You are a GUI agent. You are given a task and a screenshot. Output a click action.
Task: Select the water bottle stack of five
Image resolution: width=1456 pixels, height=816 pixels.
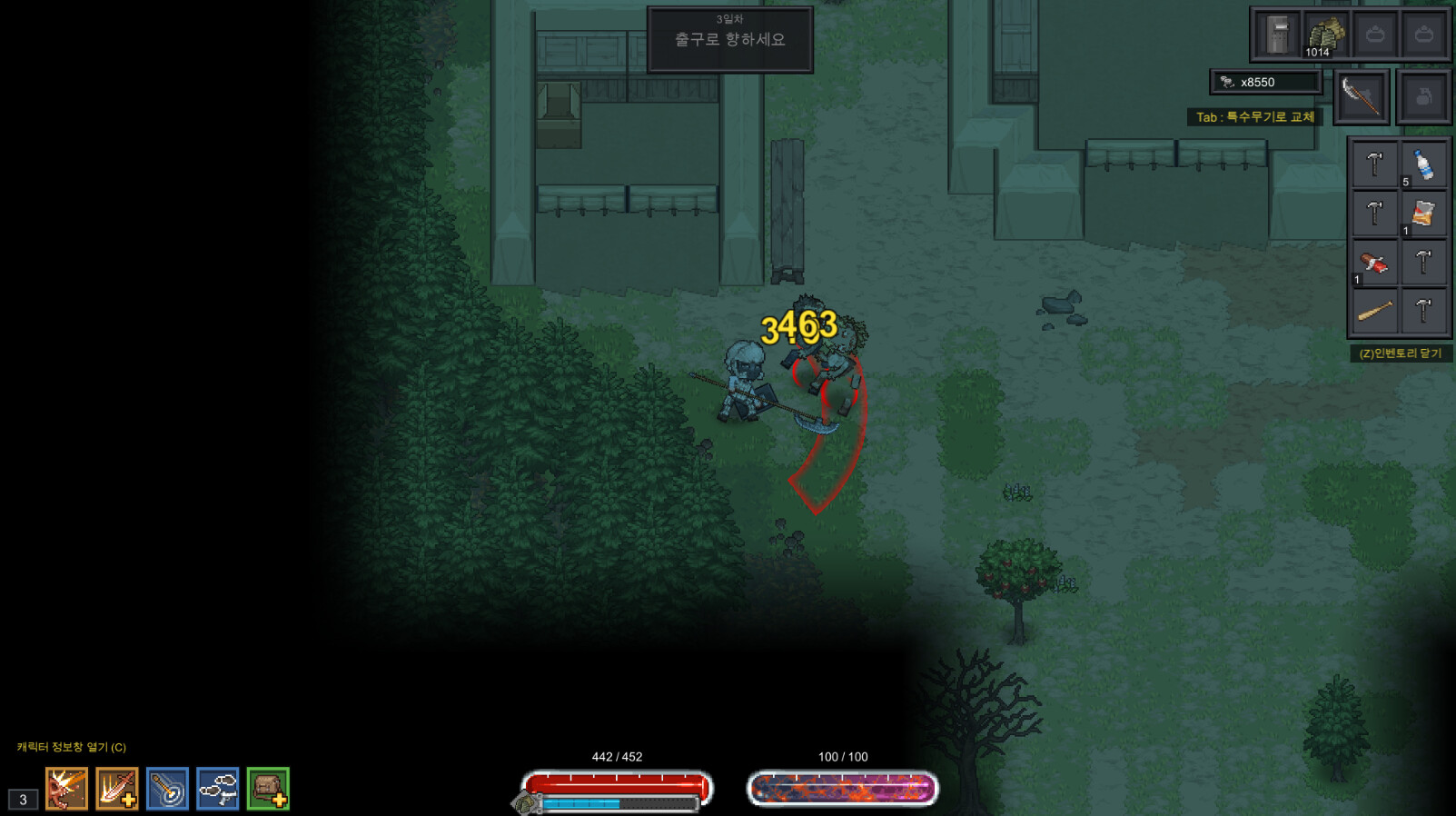coord(1422,164)
